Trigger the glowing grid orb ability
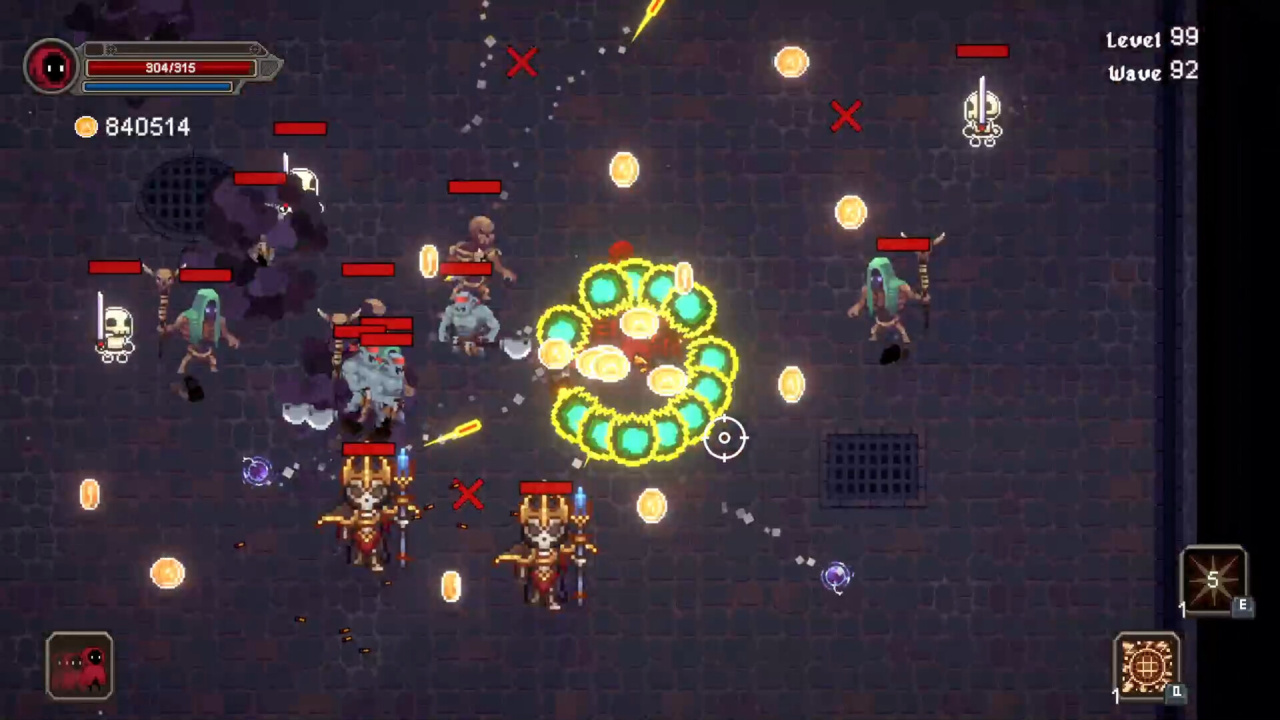Image resolution: width=1280 pixels, height=720 pixels. coord(1146,664)
